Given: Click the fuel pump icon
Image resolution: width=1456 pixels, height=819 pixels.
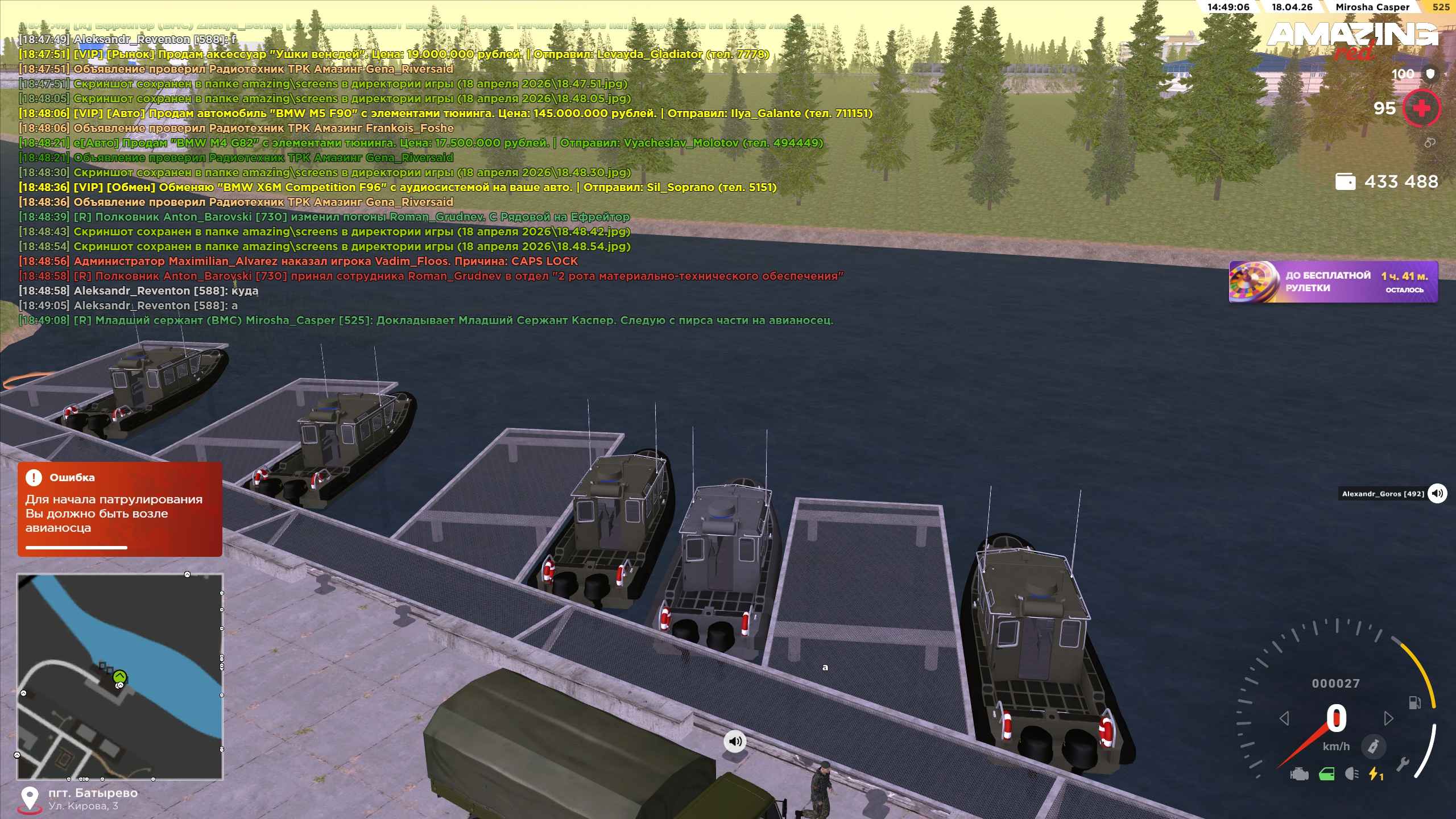Looking at the screenshot, I should click(1414, 703).
